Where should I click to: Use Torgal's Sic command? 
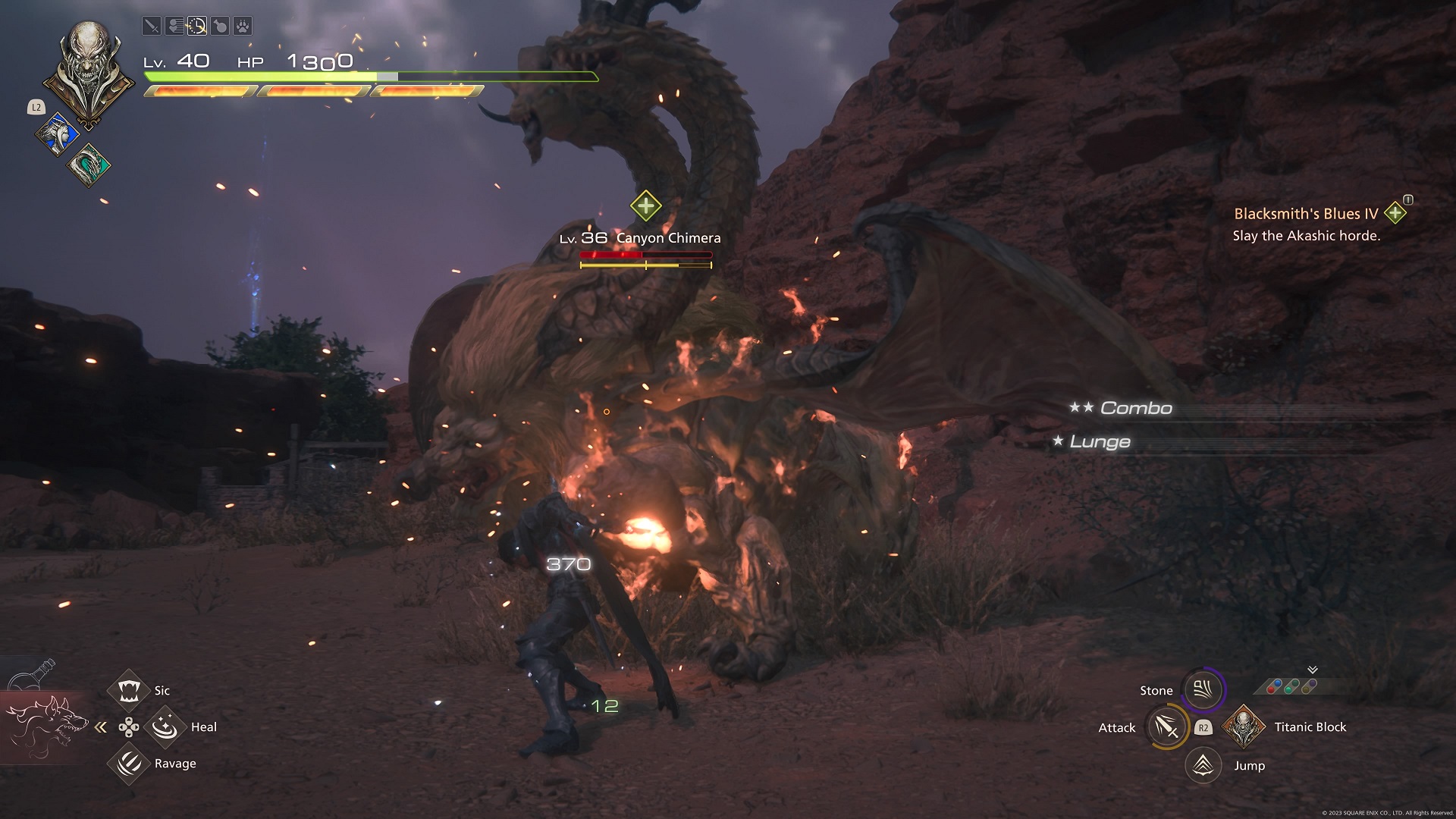tap(129, 690)
